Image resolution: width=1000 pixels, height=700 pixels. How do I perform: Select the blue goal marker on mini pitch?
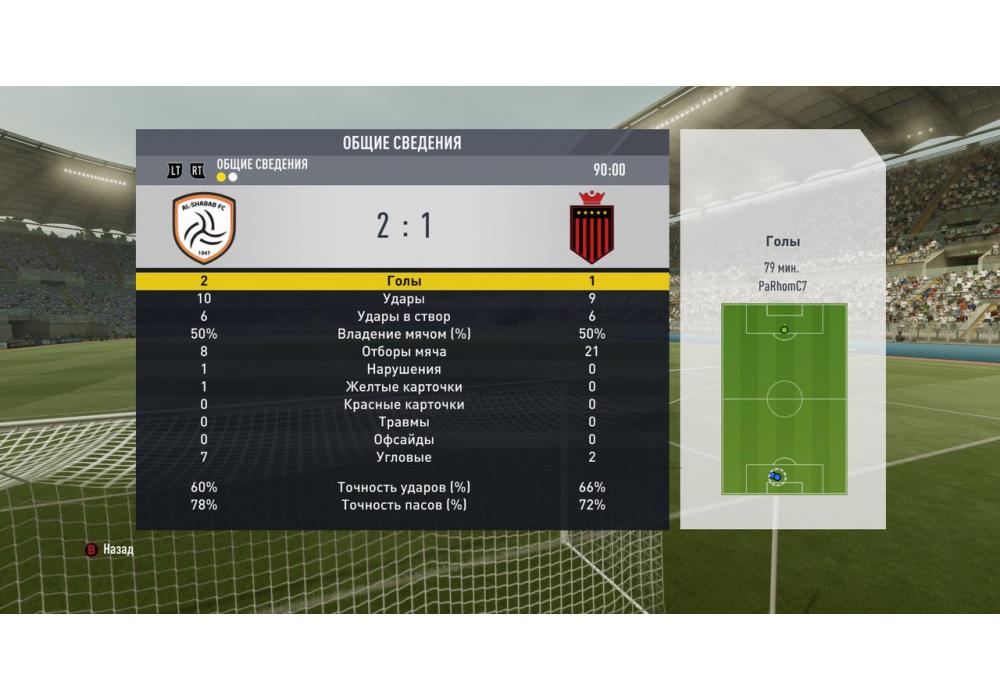(x=775, y=478)
